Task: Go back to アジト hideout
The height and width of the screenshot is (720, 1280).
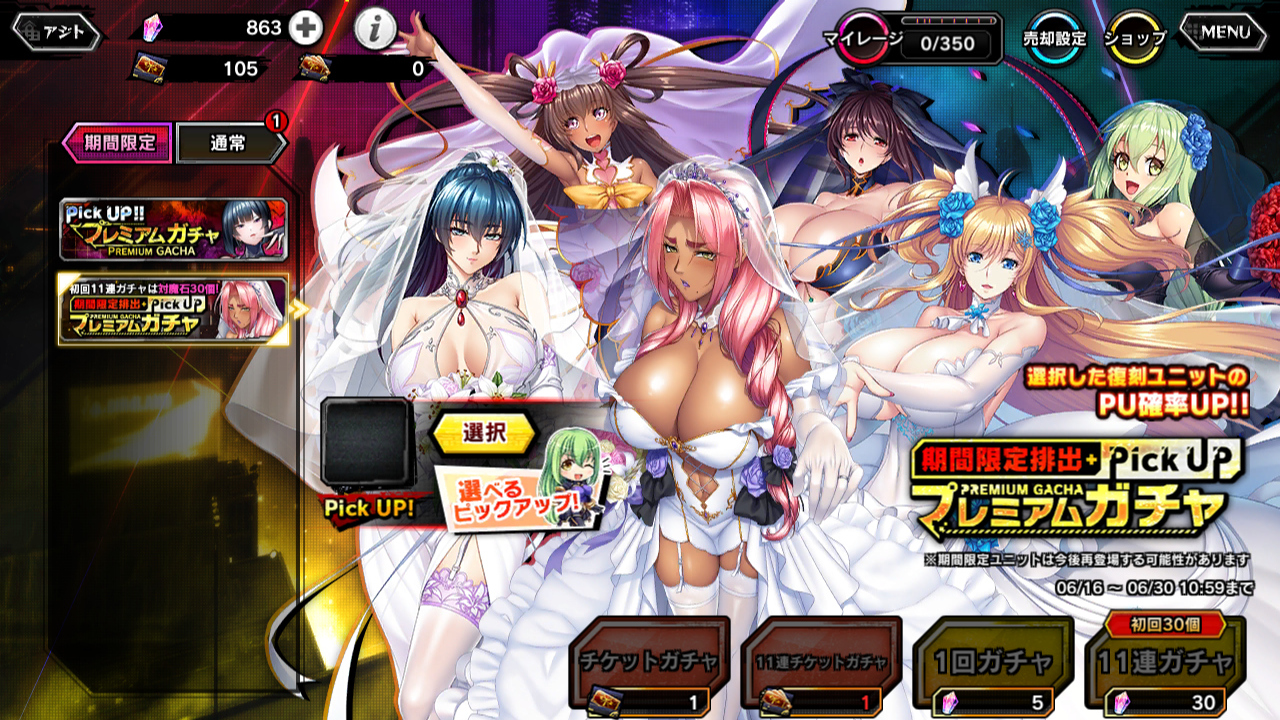Action: pos(57,32)
